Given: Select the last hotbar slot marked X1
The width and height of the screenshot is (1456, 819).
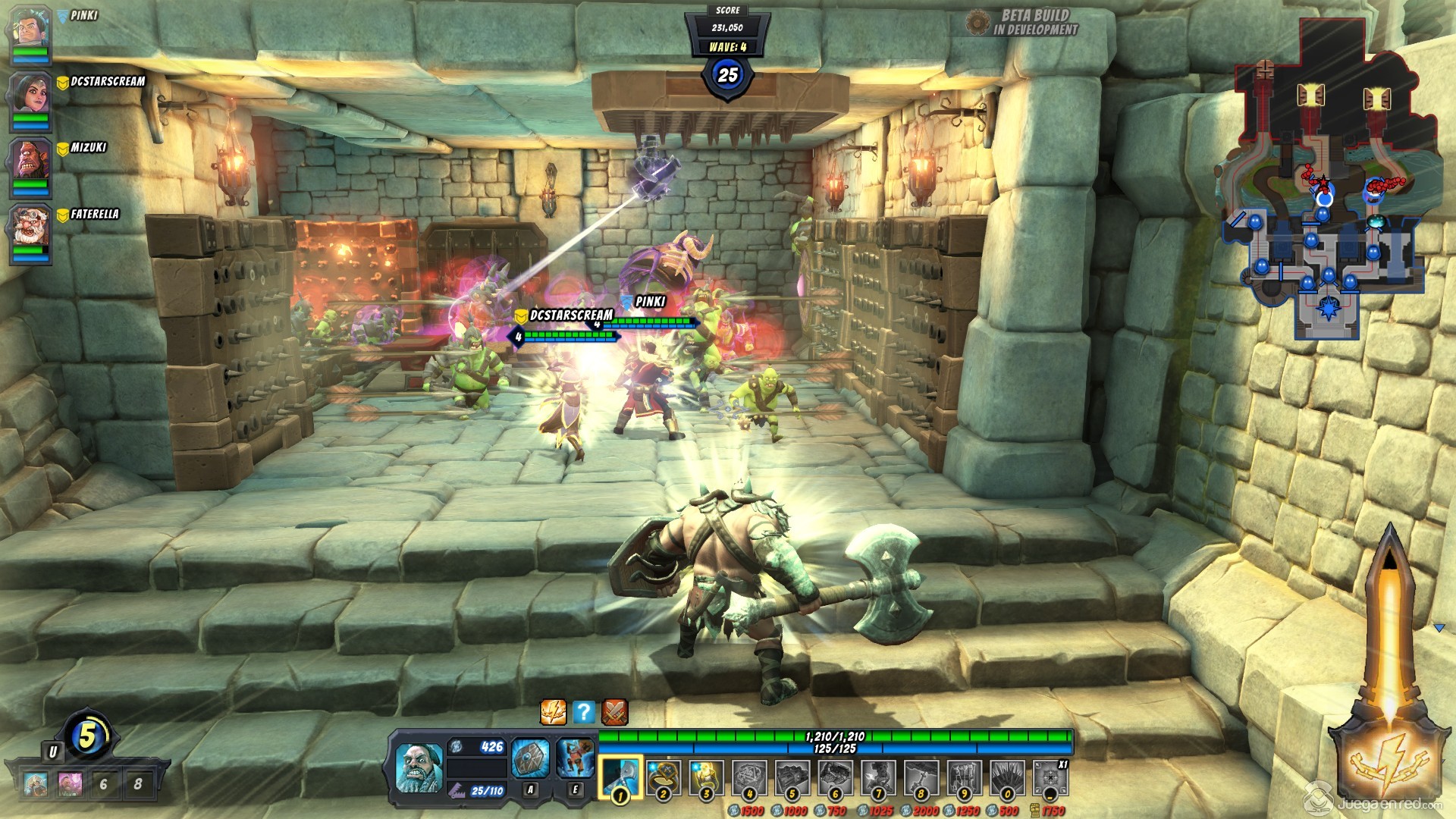Looking at the screenshot, I should click(1050, 777).
